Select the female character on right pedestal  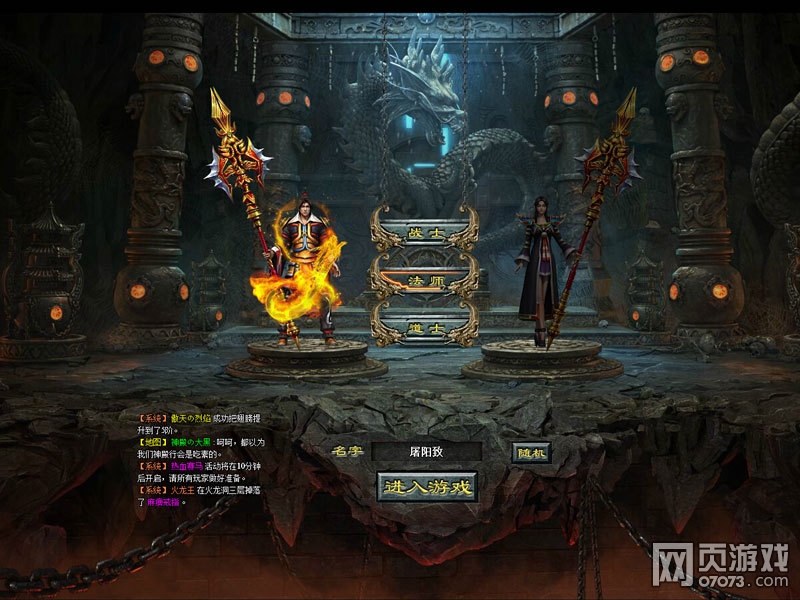click(x=544, y=268)
